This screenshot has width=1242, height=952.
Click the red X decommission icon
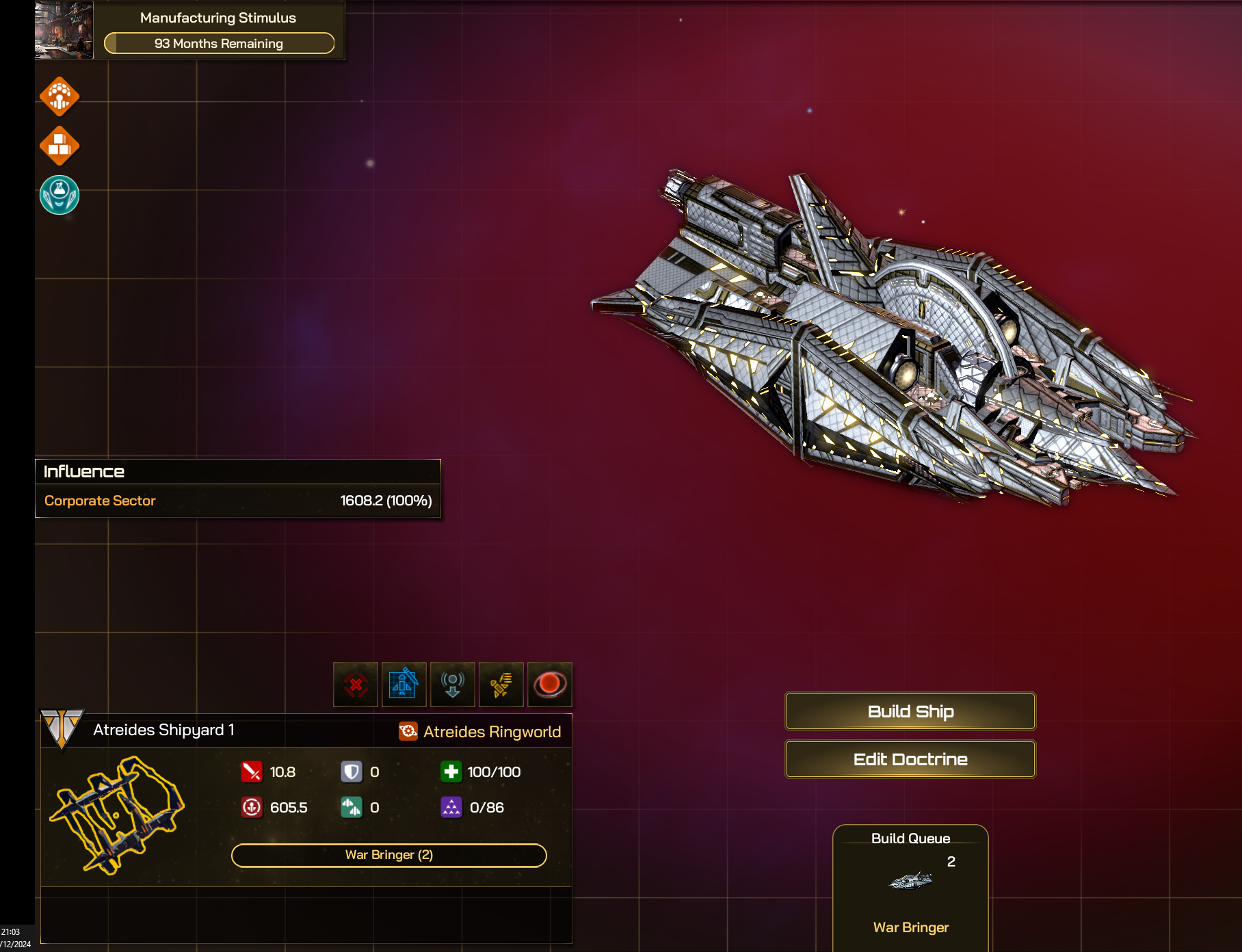(x=356, y=684)
